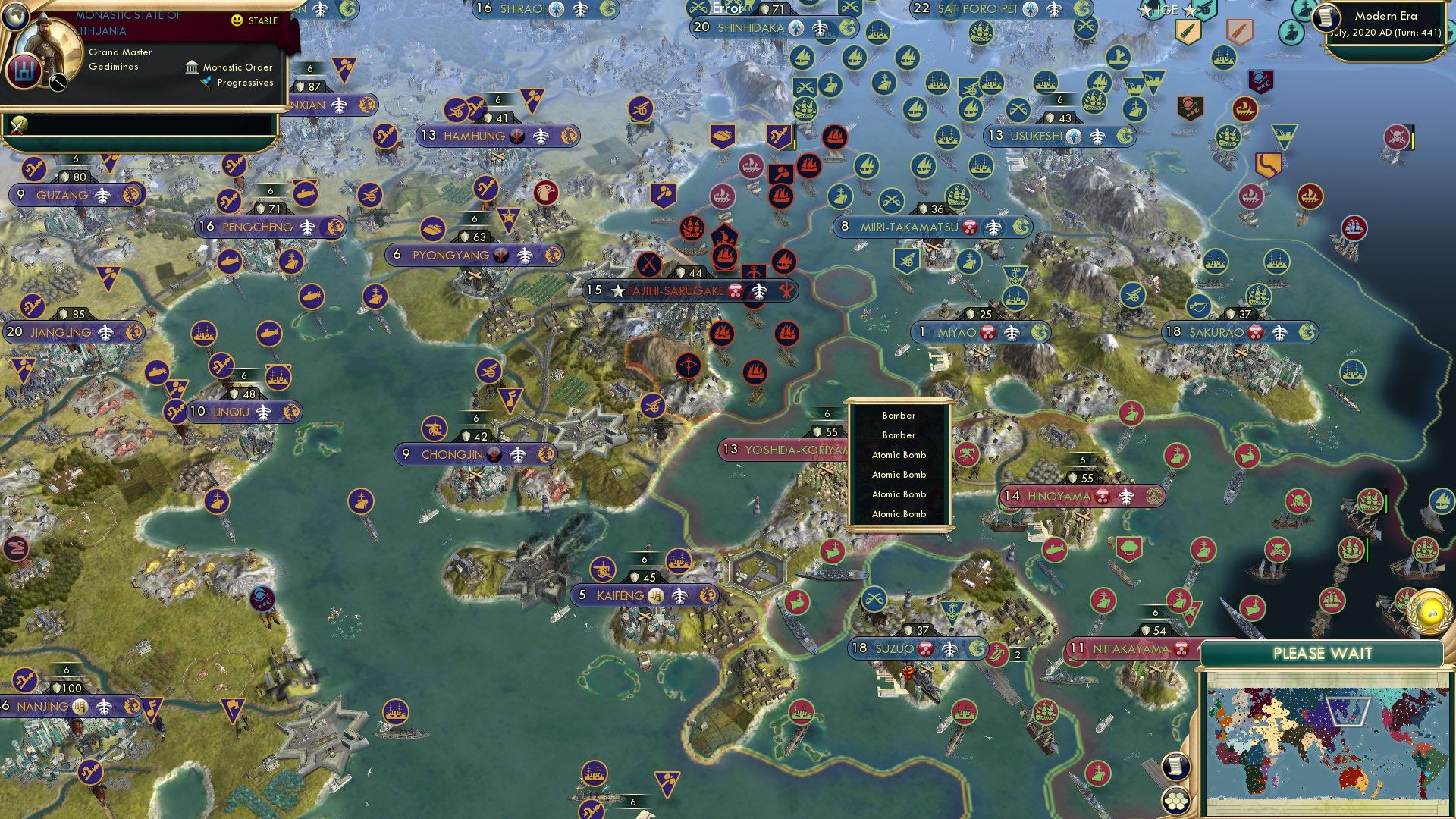Viewport: 1456px width, 819px height.
Task: Select the last Atomic Bomb in the list
Action: pyautogui.click(x=900, y=513)
